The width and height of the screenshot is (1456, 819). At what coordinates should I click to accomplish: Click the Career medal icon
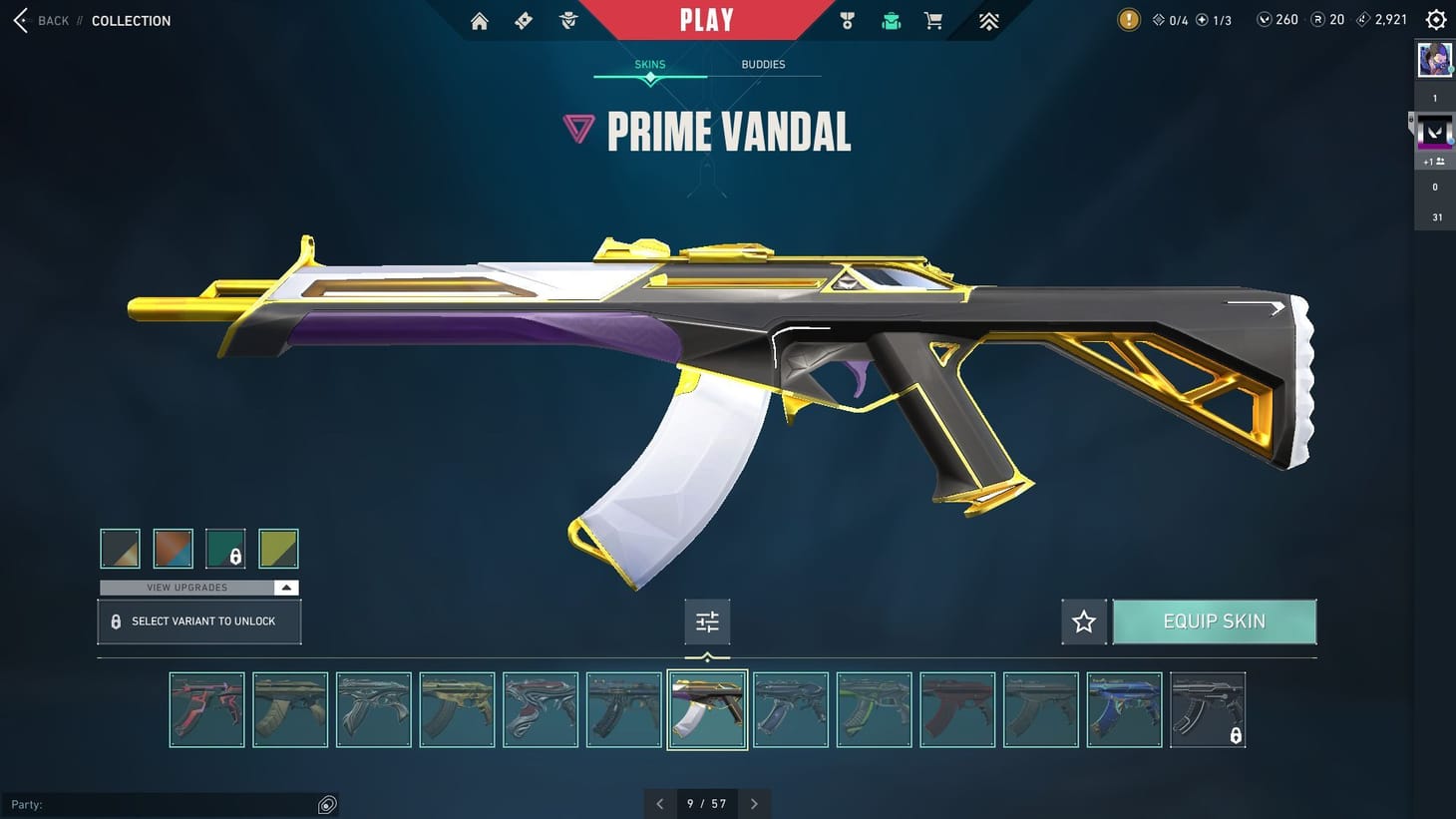click(x=847, y=20)
